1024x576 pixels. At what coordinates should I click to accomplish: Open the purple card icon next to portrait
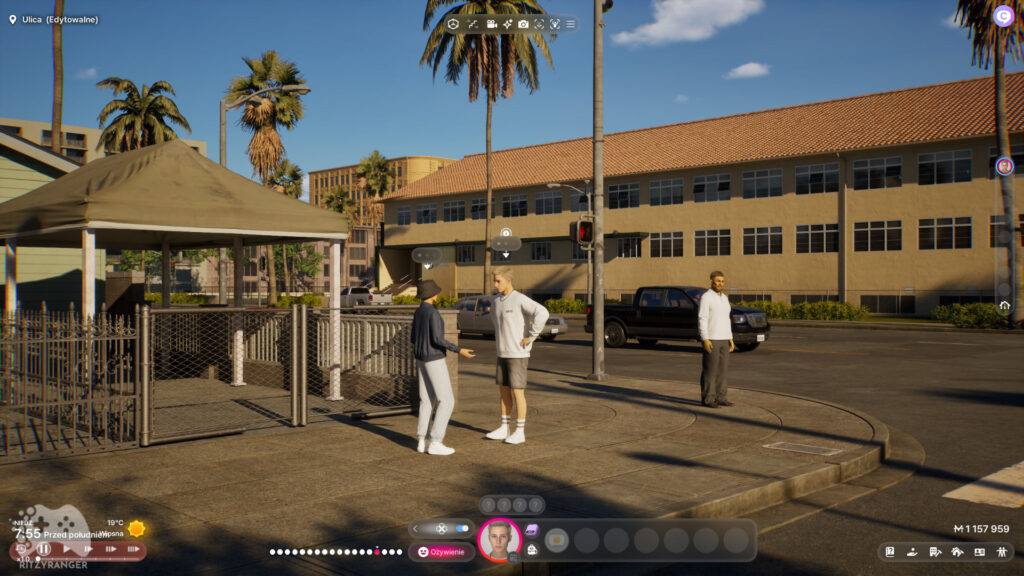pyautogui.click(x=531, y=530)
